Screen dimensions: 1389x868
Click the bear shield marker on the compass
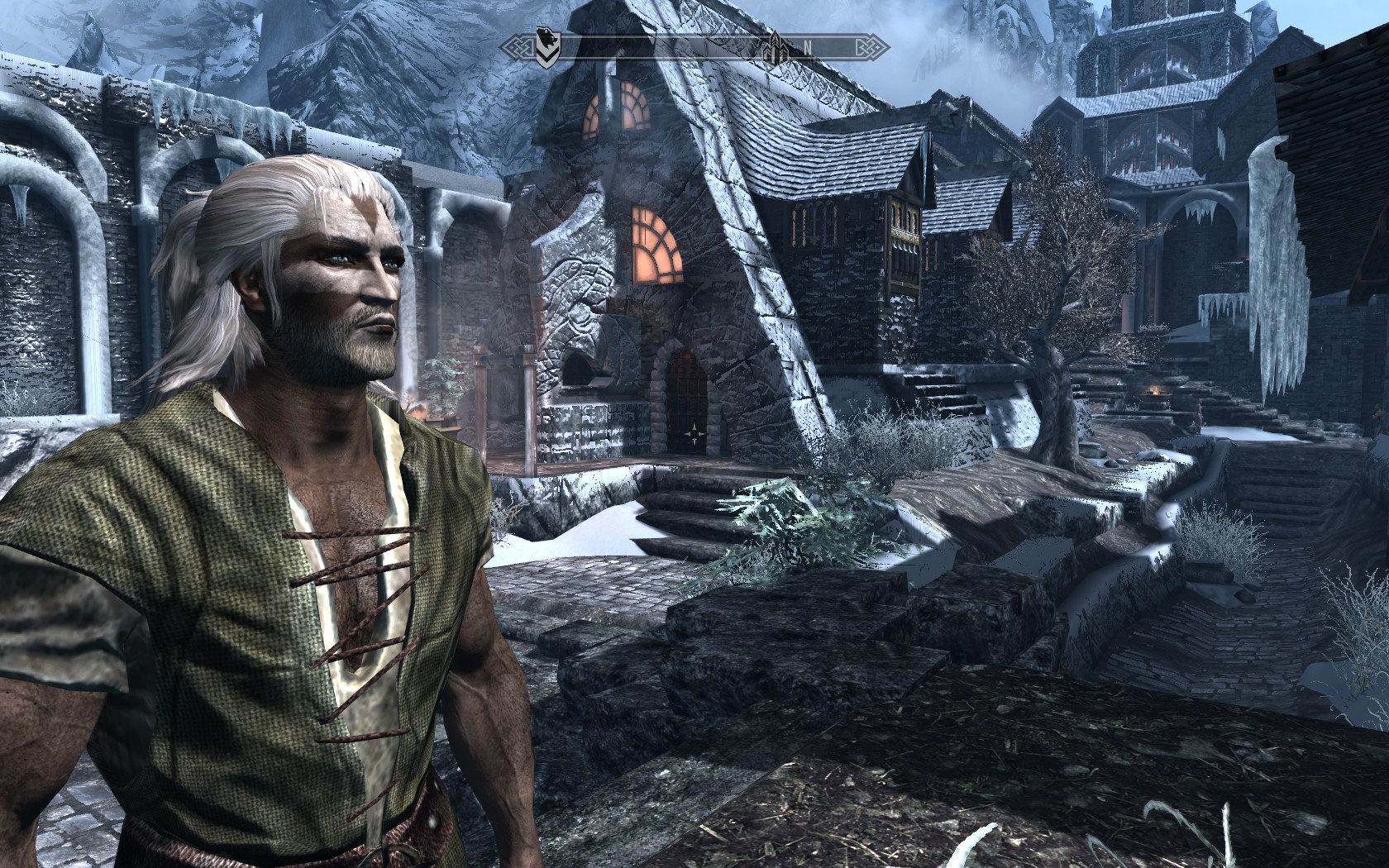click(547, 47)
